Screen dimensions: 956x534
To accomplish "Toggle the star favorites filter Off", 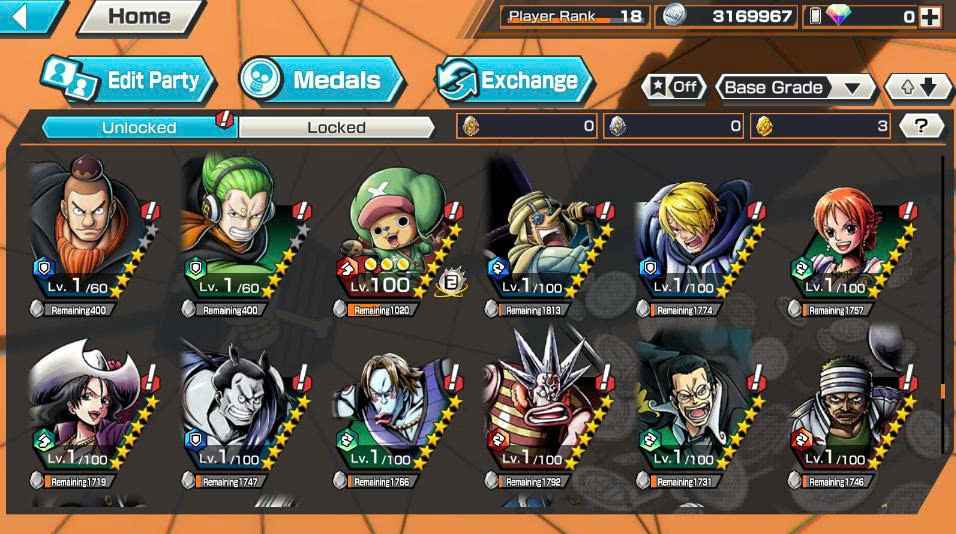I will click(x=673, y=87).
